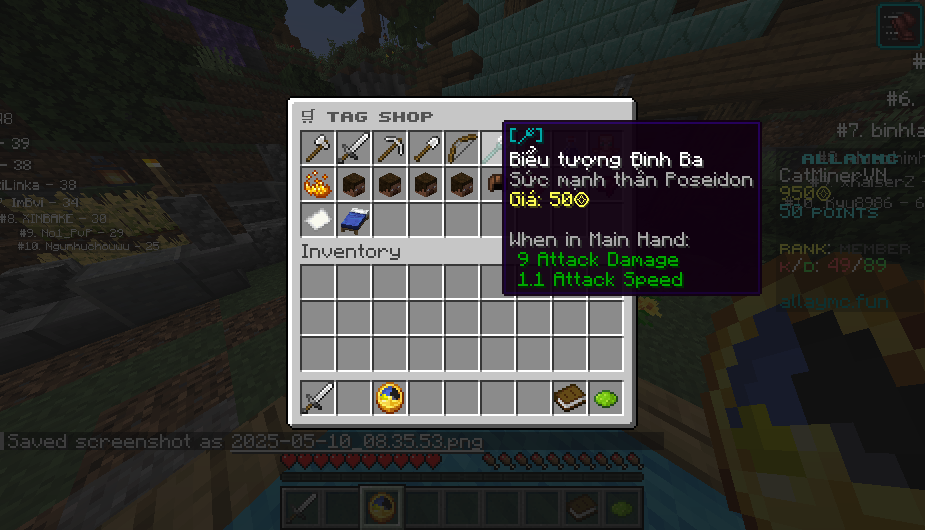Click the clock in the inventory window's bottom row
Viewport: 925px width, 530px height.
(389, 398)
